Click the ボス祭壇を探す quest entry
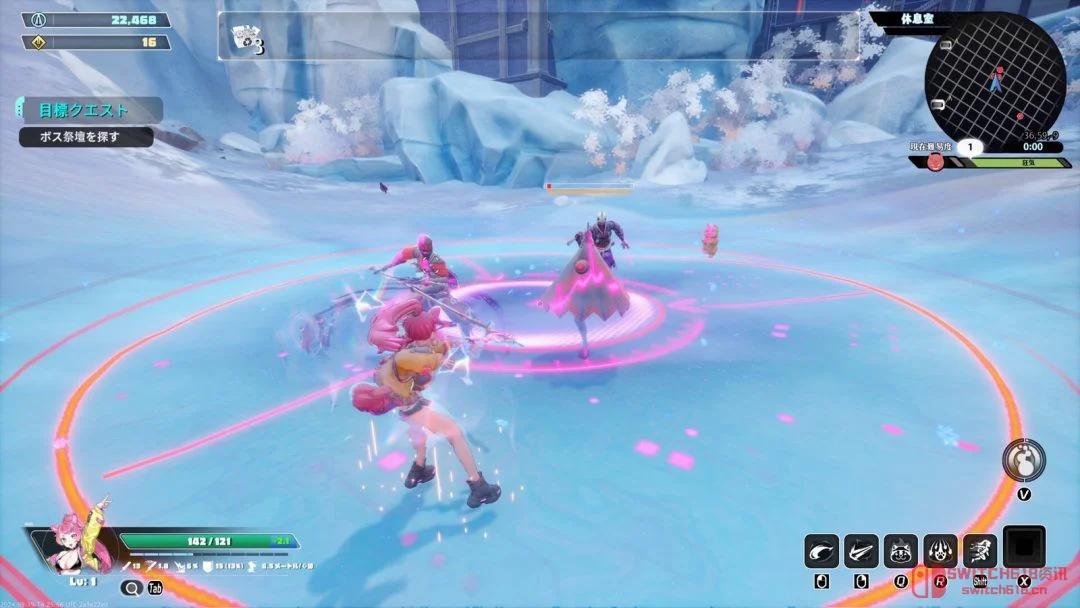The height and width of the screenshot is (608, 1080). 86,137
